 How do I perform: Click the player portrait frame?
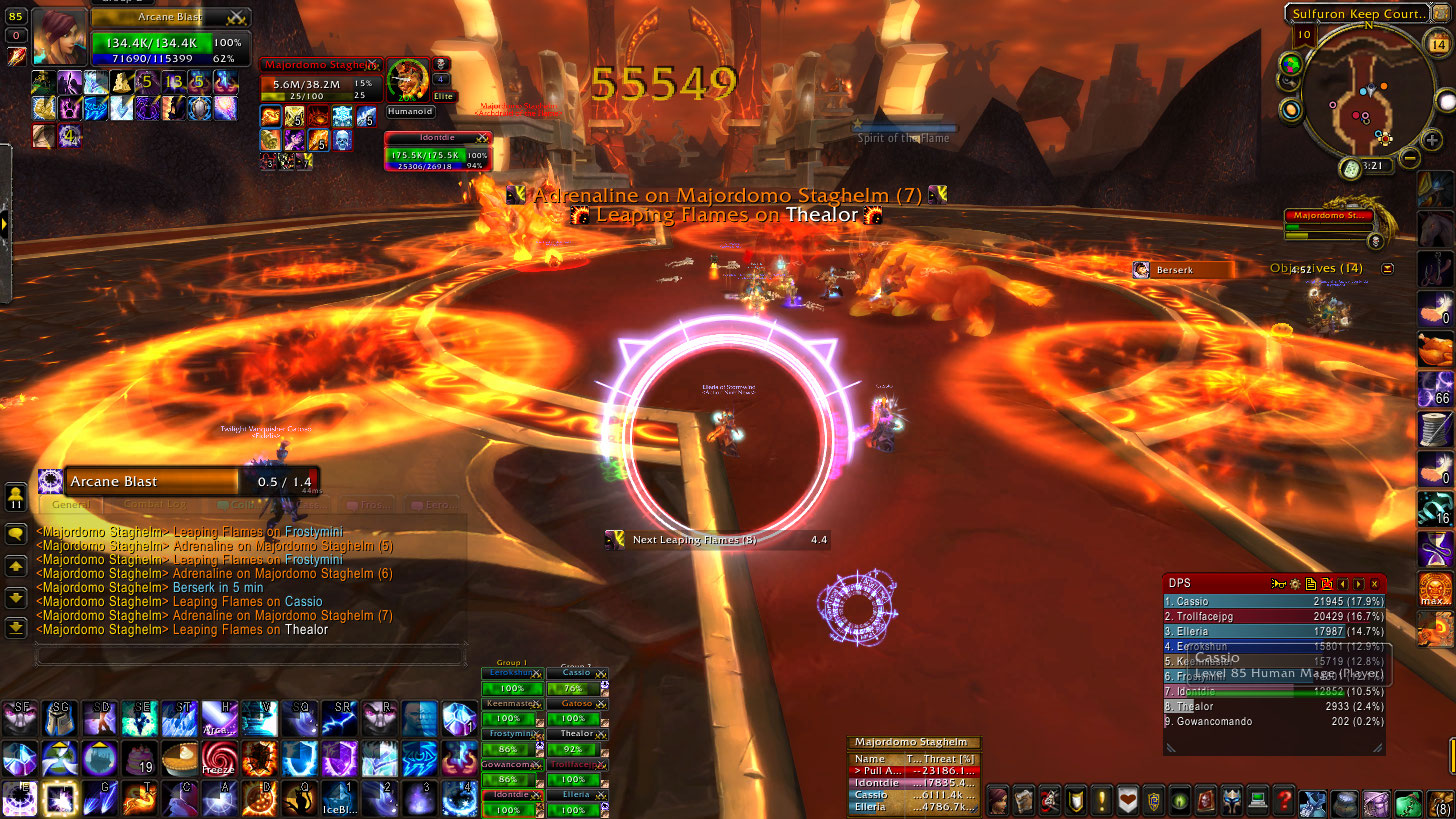[60, 38]
